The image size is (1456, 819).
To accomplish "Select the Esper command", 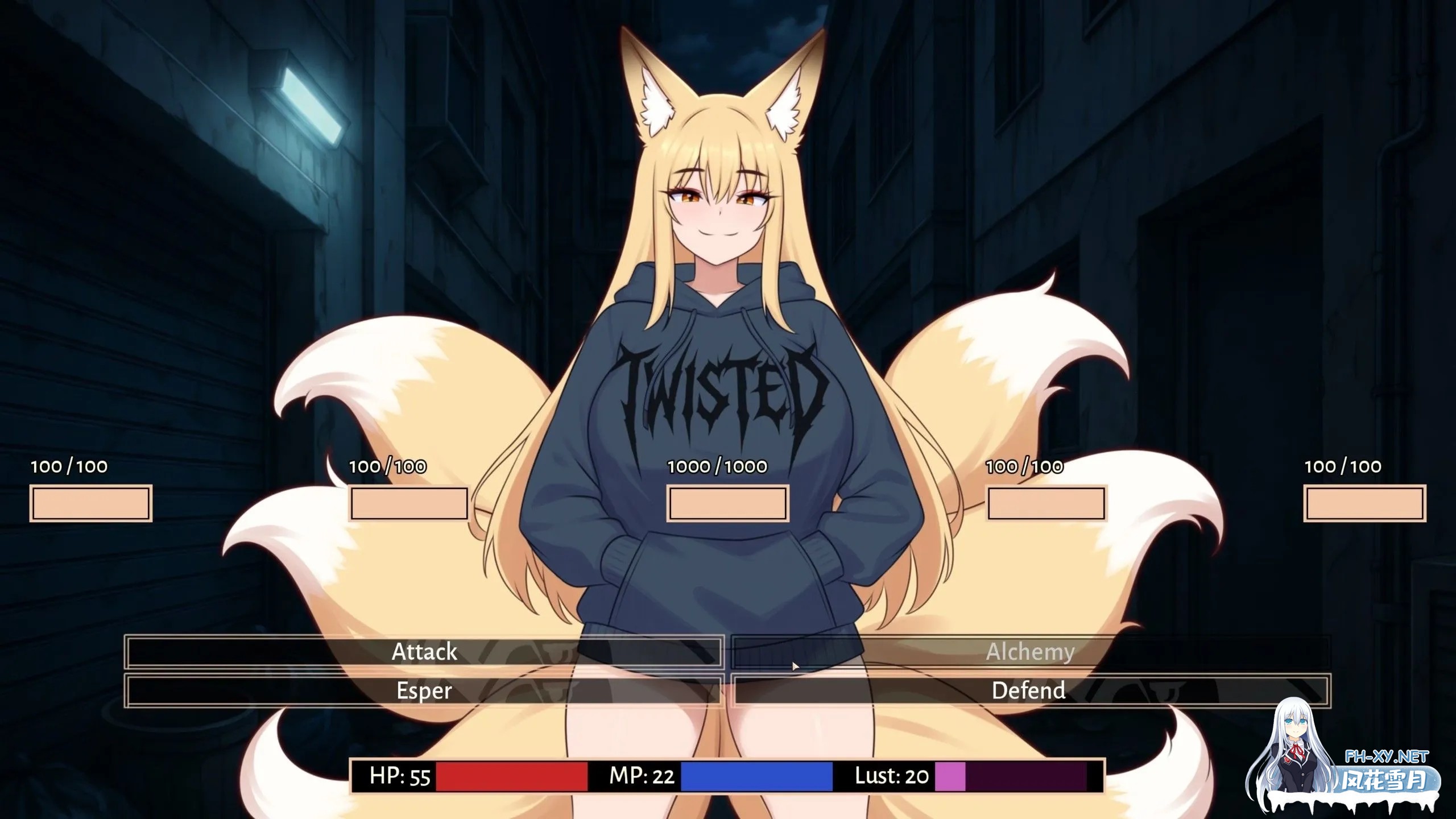I will point(424,690).
